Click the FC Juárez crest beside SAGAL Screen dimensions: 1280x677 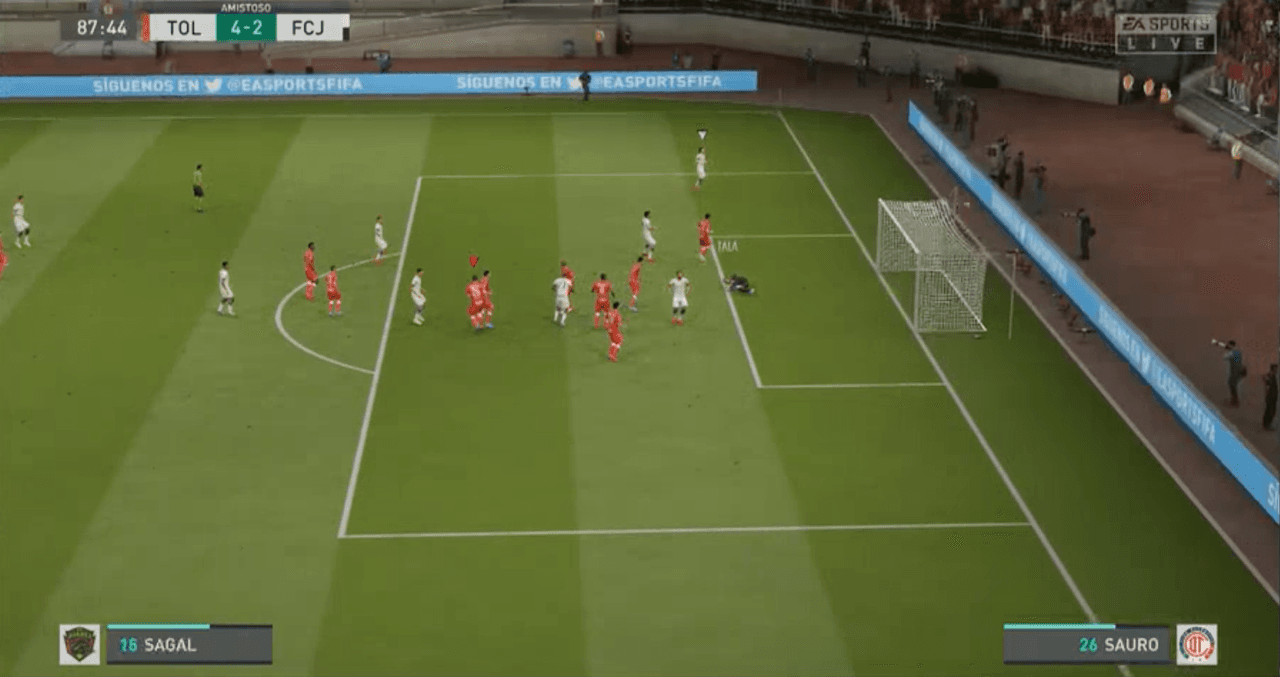tap(79, 645)
